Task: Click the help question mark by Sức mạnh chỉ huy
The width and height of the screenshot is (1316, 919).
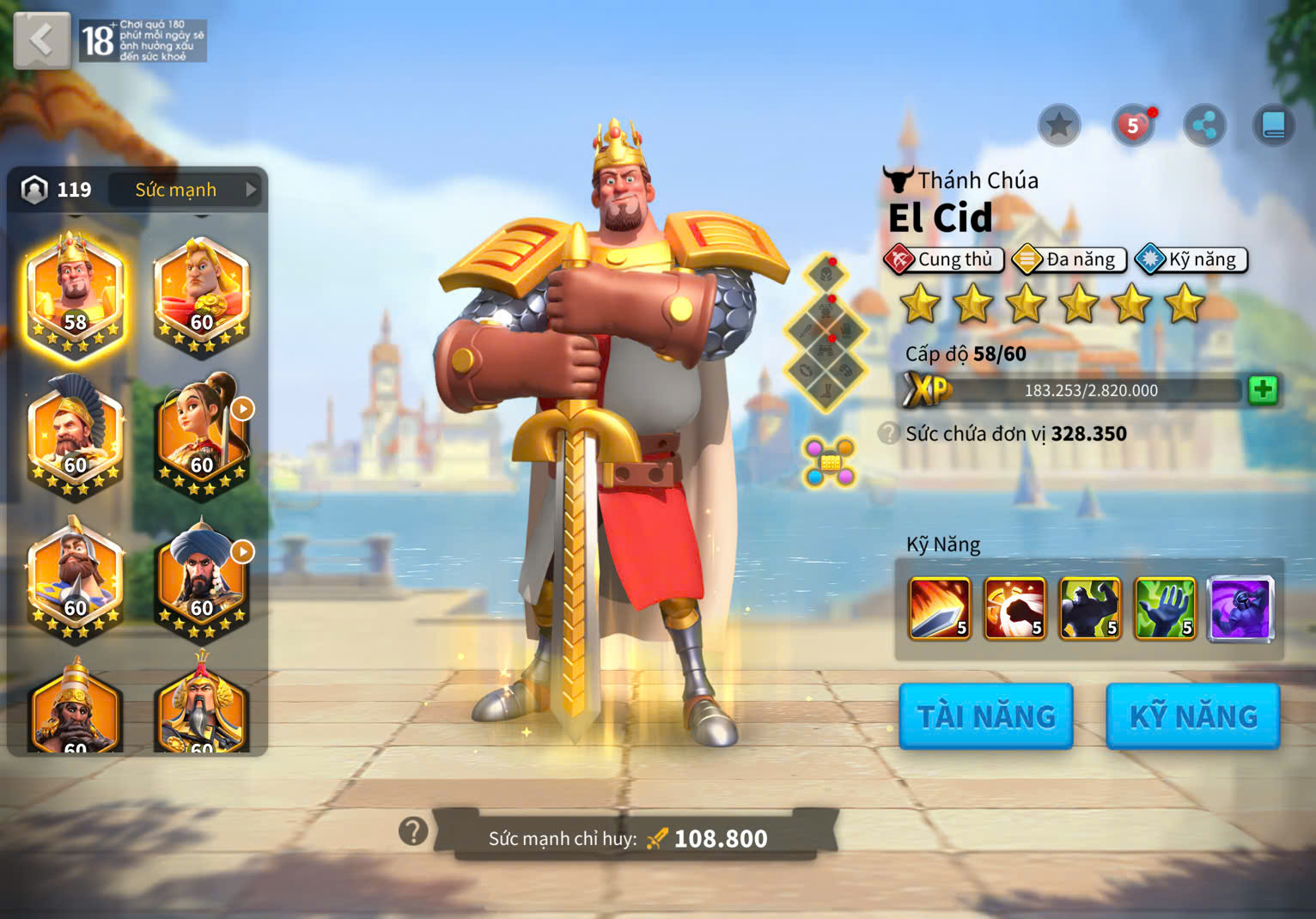Action: pos(413,831)
